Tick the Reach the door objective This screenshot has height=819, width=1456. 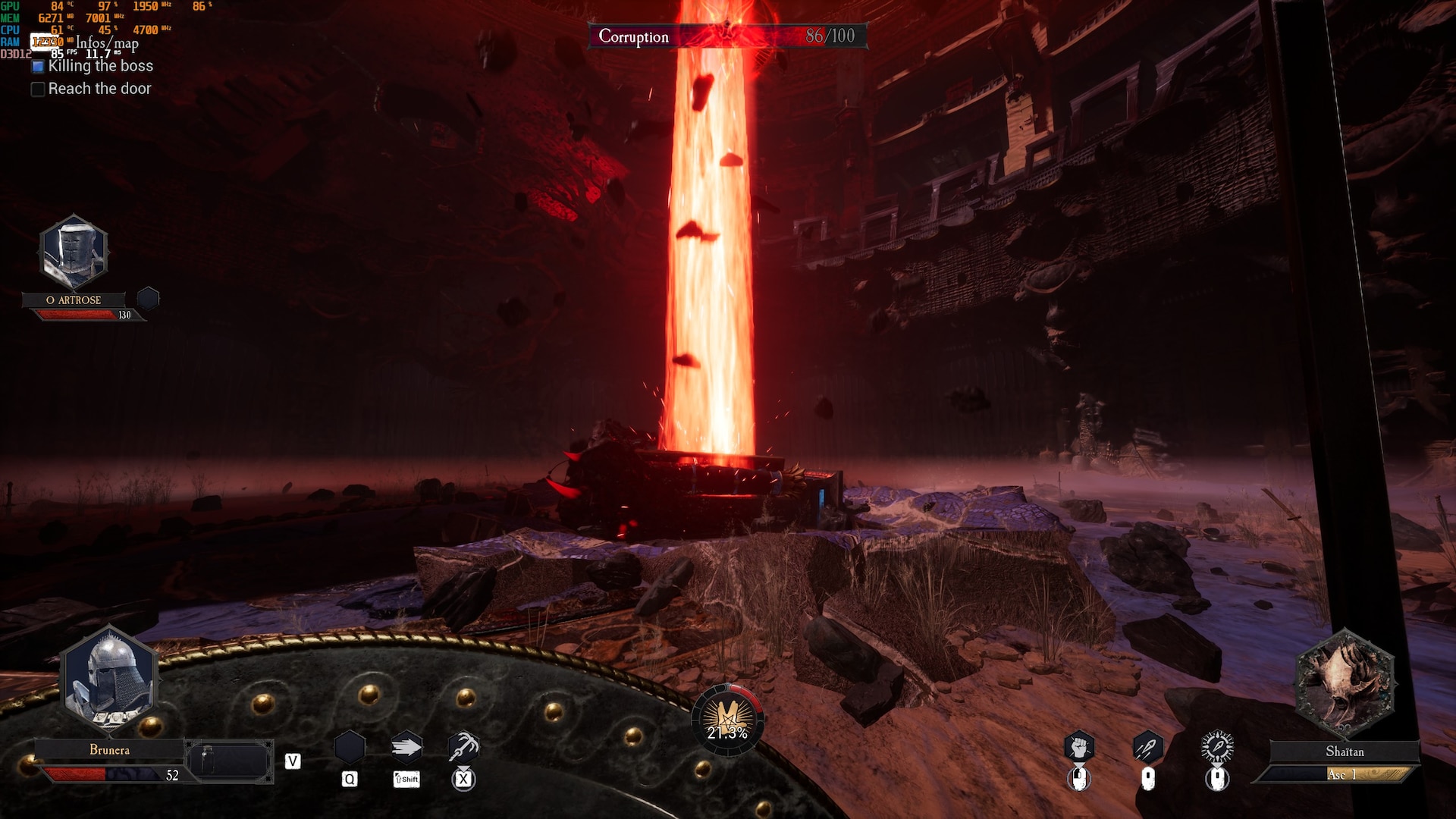tap(38, 89)
